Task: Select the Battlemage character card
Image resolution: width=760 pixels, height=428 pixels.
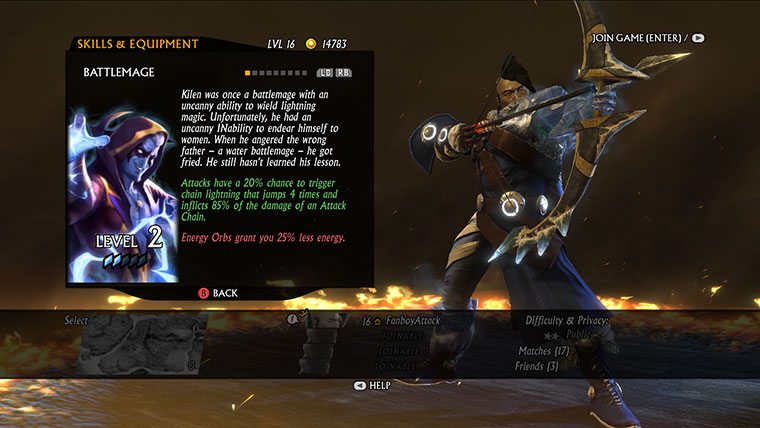Action: click(x=123, y=196)
